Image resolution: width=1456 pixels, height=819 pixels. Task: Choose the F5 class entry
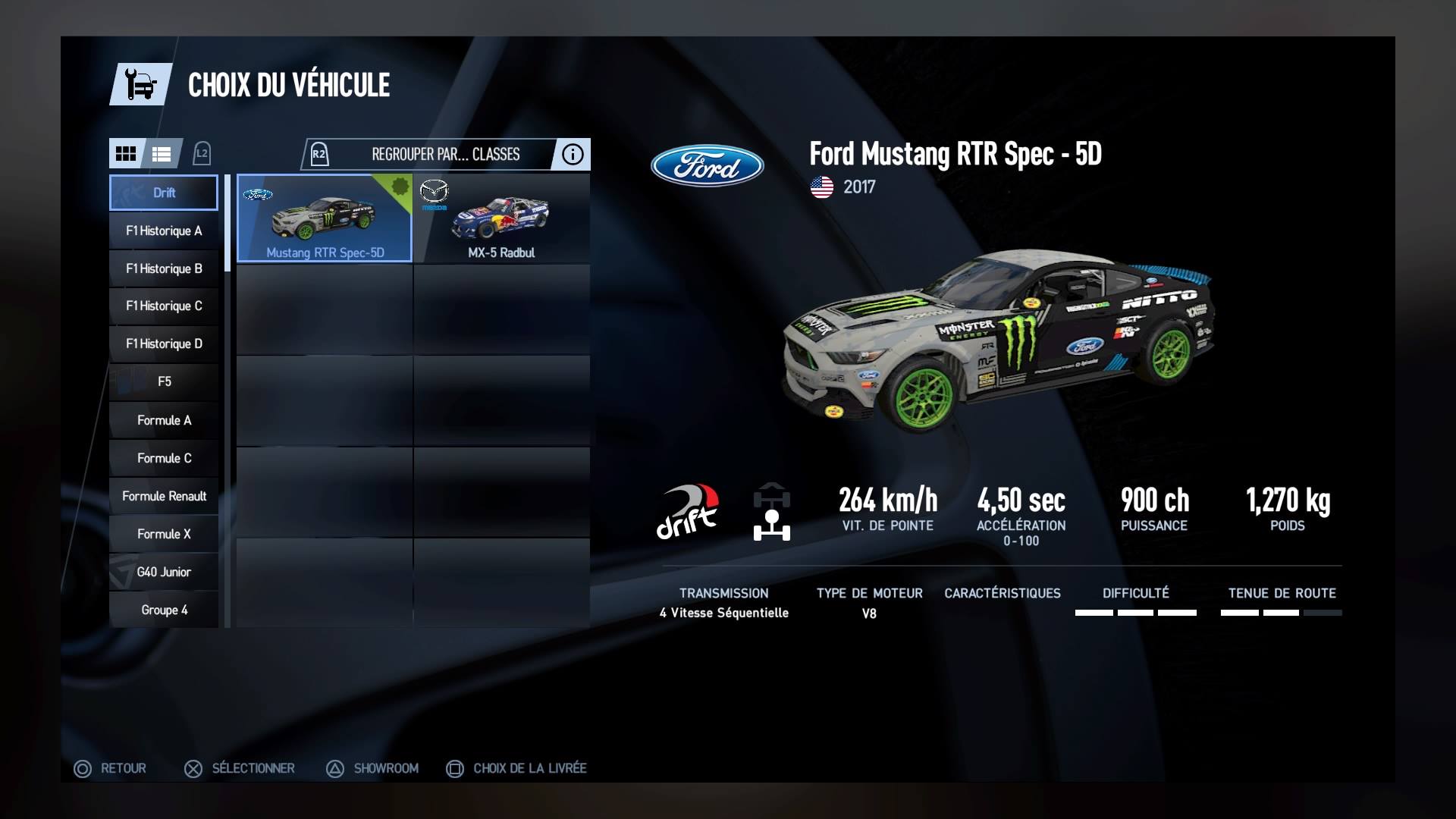click(x=164, y=381)
